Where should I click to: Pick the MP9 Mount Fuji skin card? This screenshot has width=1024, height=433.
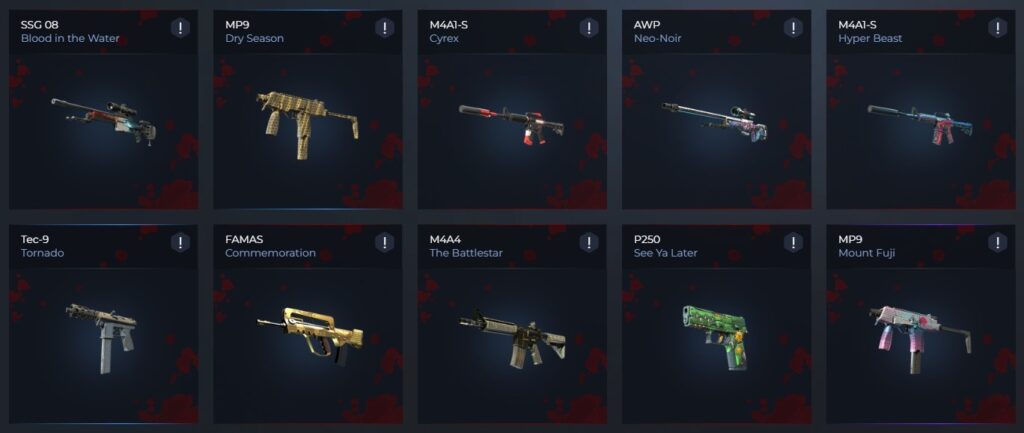pos(919,330)
